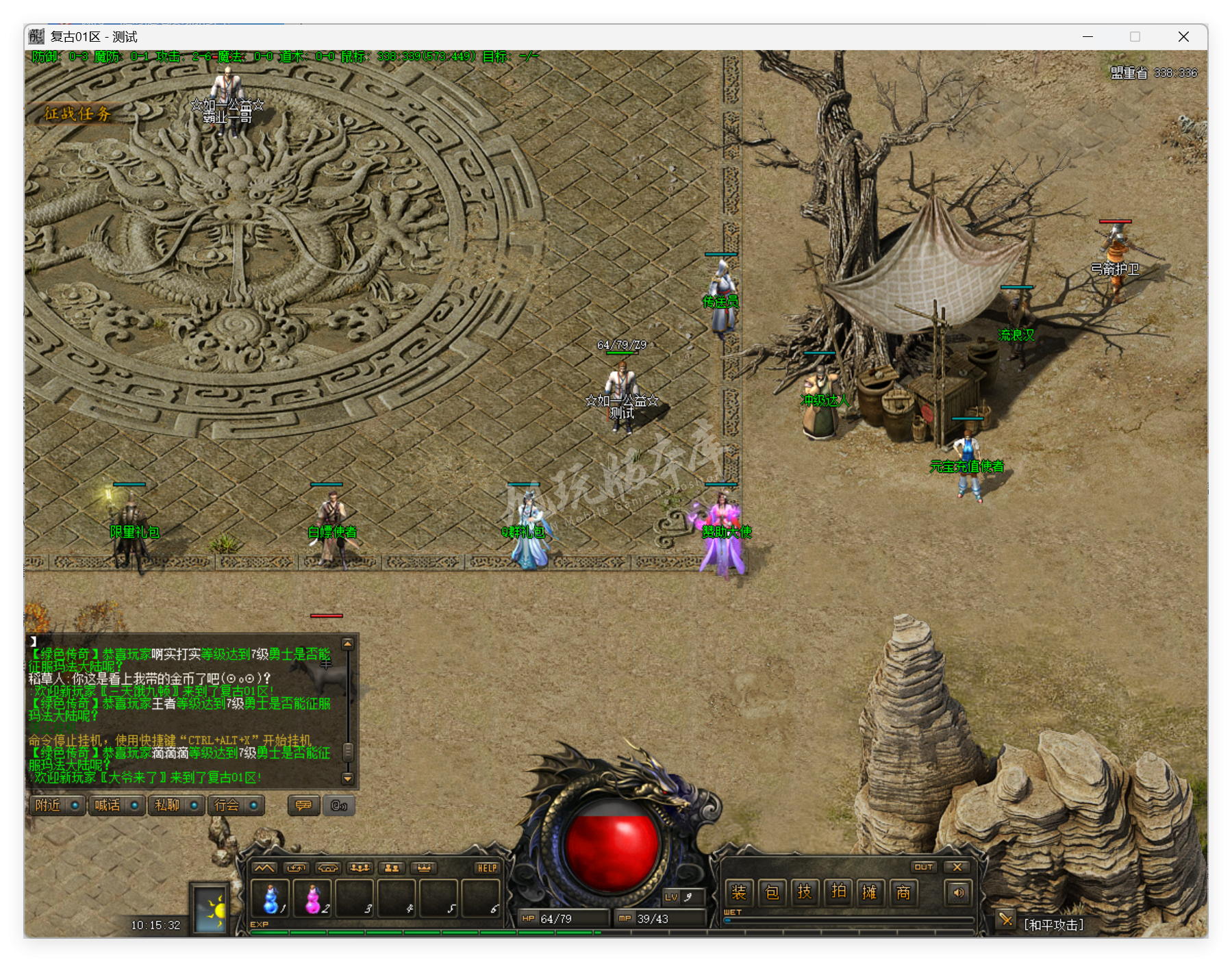Image resolution: width=1232 pixels, height=962 pixels.
Task: Toggle game sound with the speaker icon
Action: [x=957, y=893]
